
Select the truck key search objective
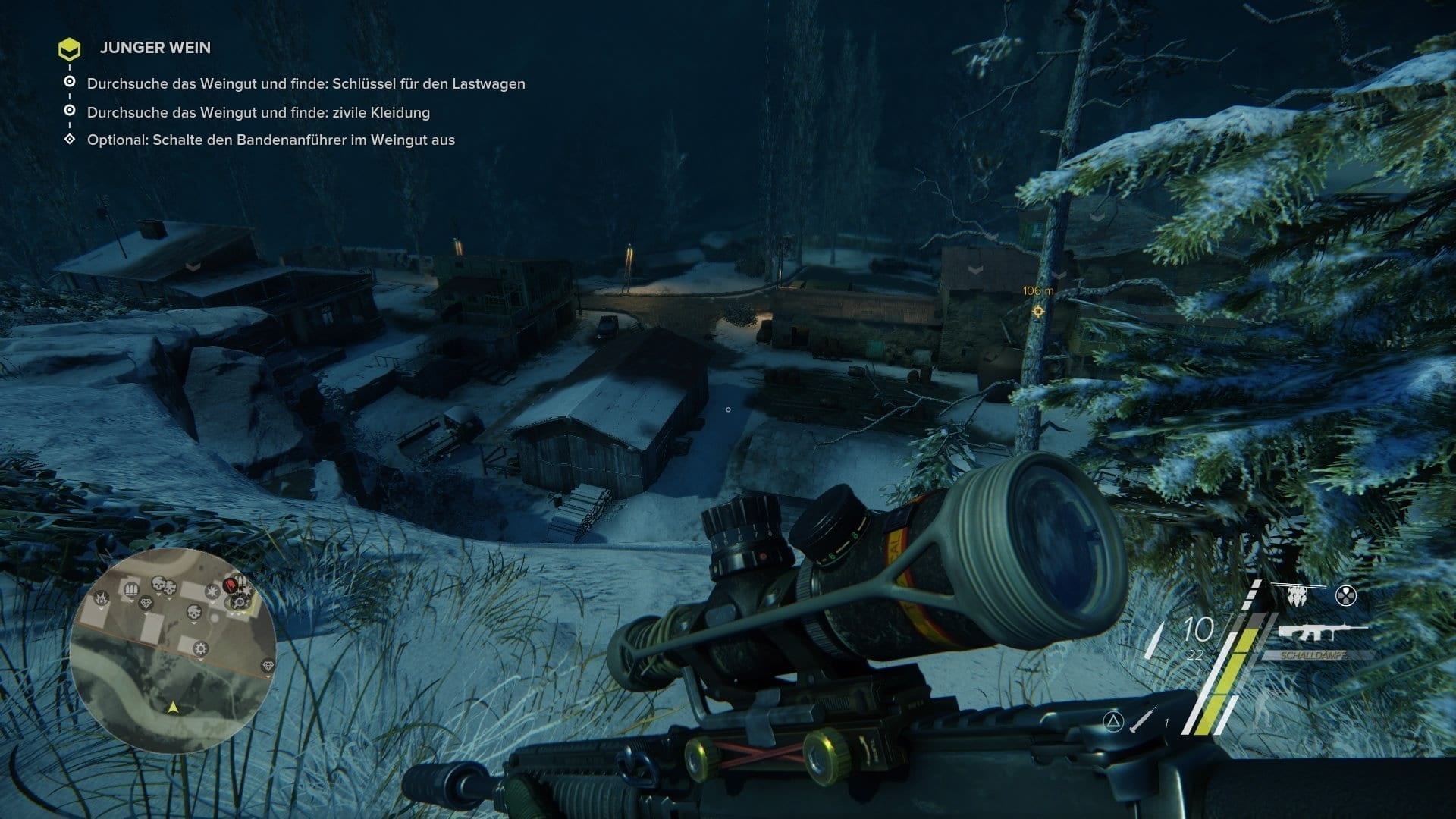coord(306,84)
